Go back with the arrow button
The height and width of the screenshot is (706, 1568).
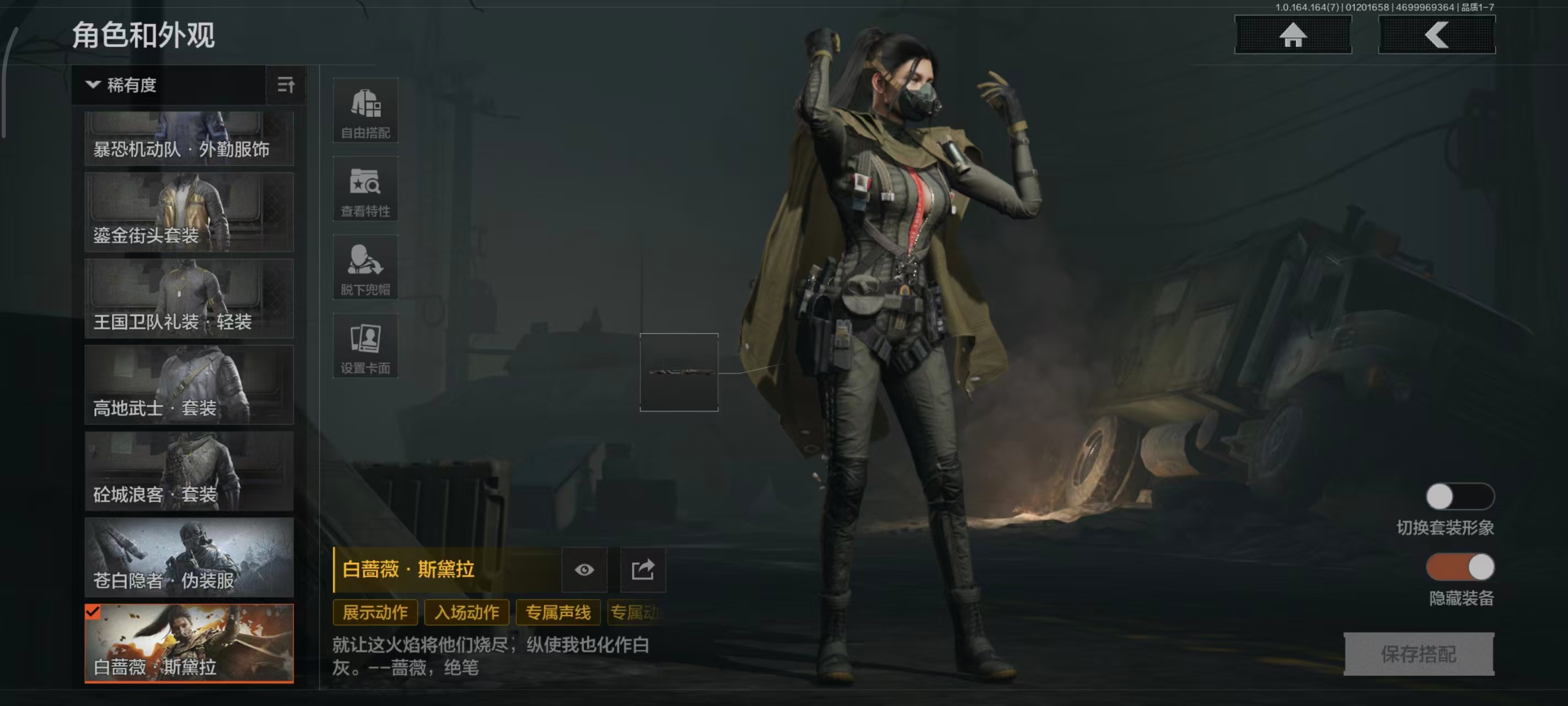click(1436, 35)
